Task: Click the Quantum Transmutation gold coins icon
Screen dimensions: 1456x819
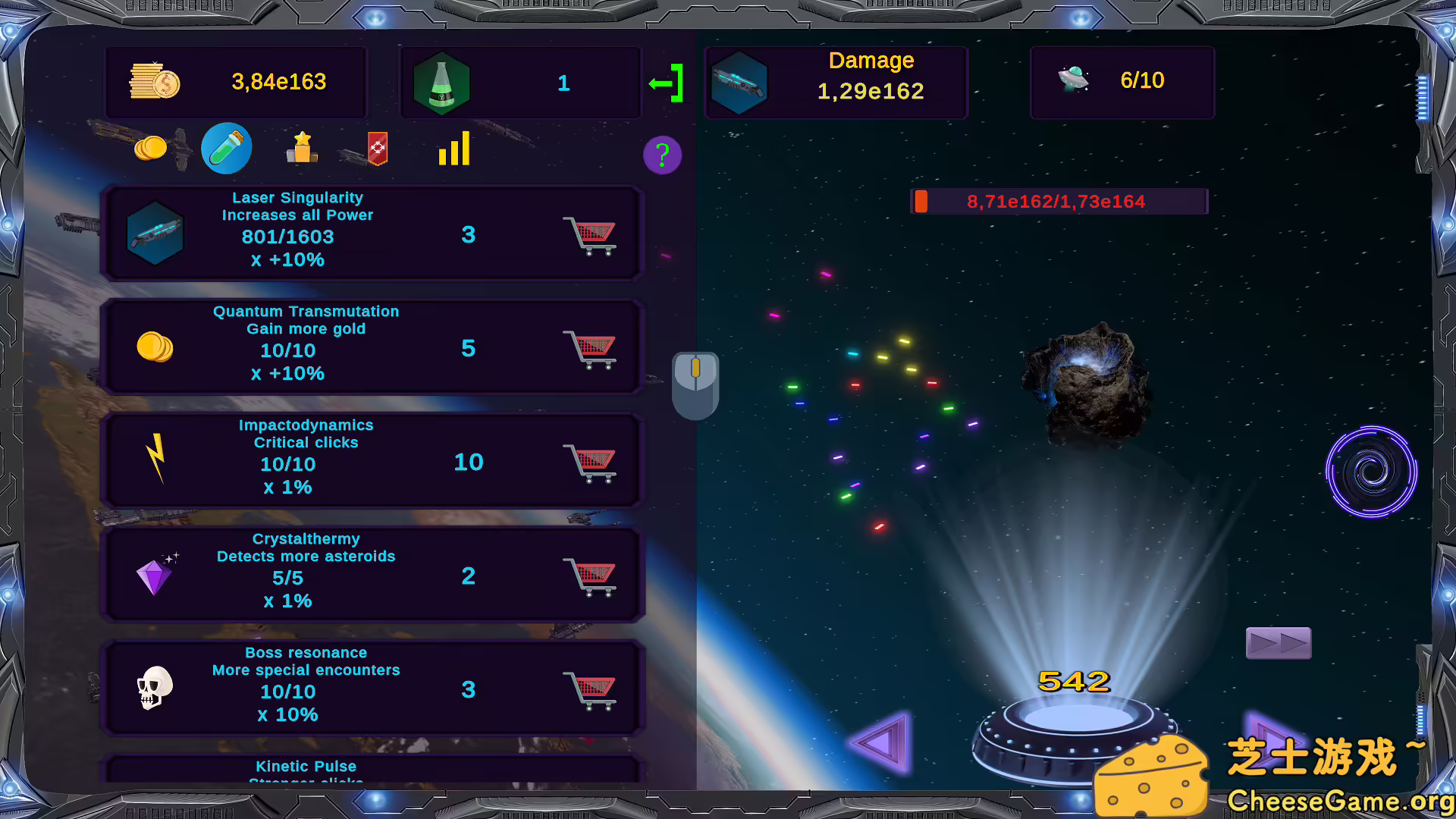Action: (x=155, y=347)
